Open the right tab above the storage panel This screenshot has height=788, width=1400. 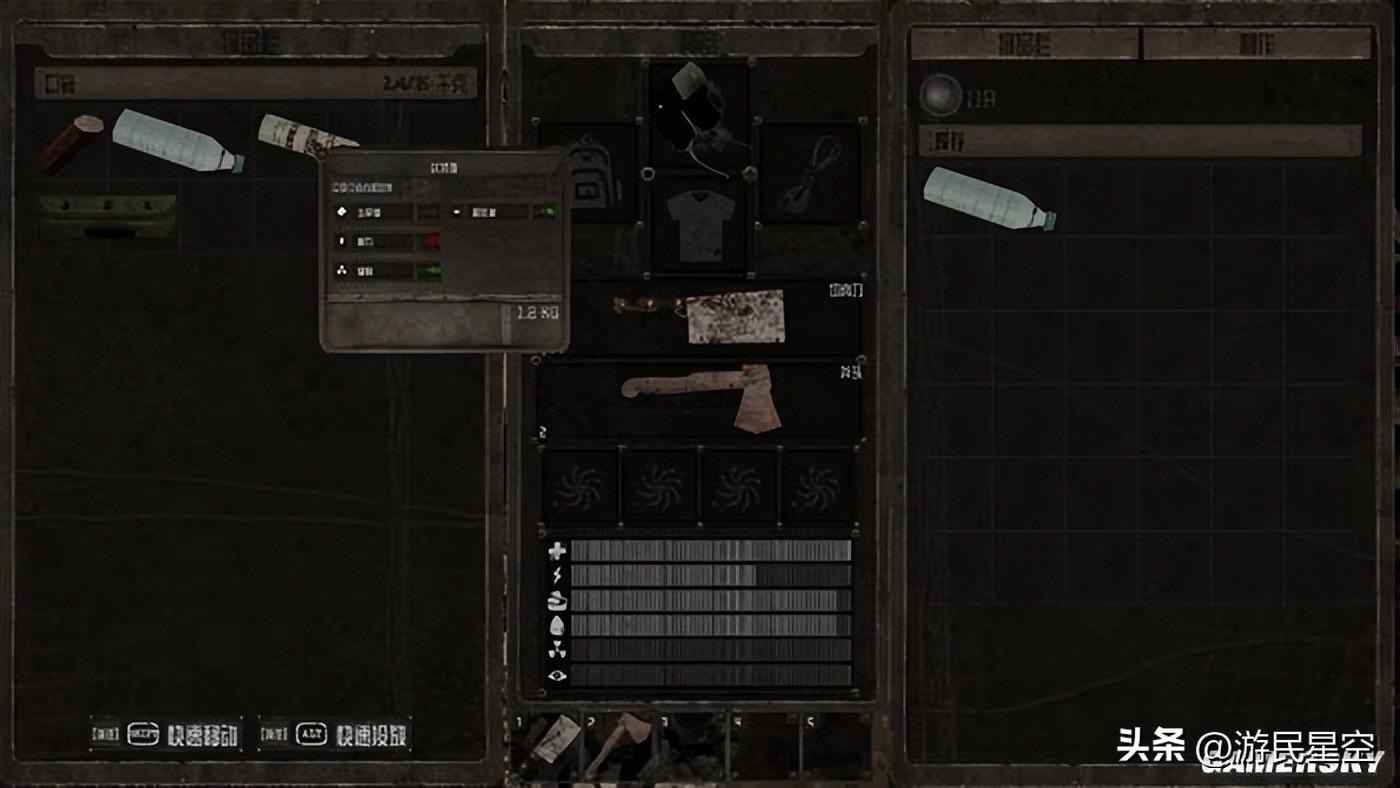tap(1257, 44)
